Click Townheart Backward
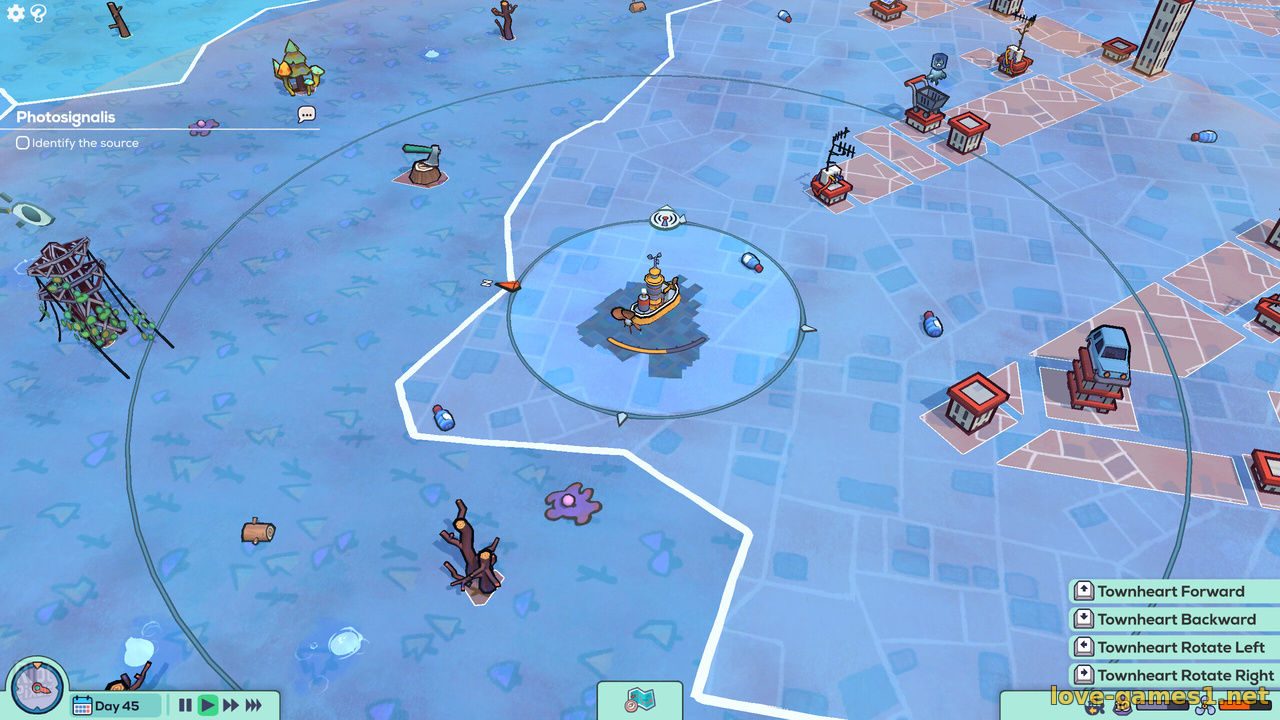 (1175, 620)
